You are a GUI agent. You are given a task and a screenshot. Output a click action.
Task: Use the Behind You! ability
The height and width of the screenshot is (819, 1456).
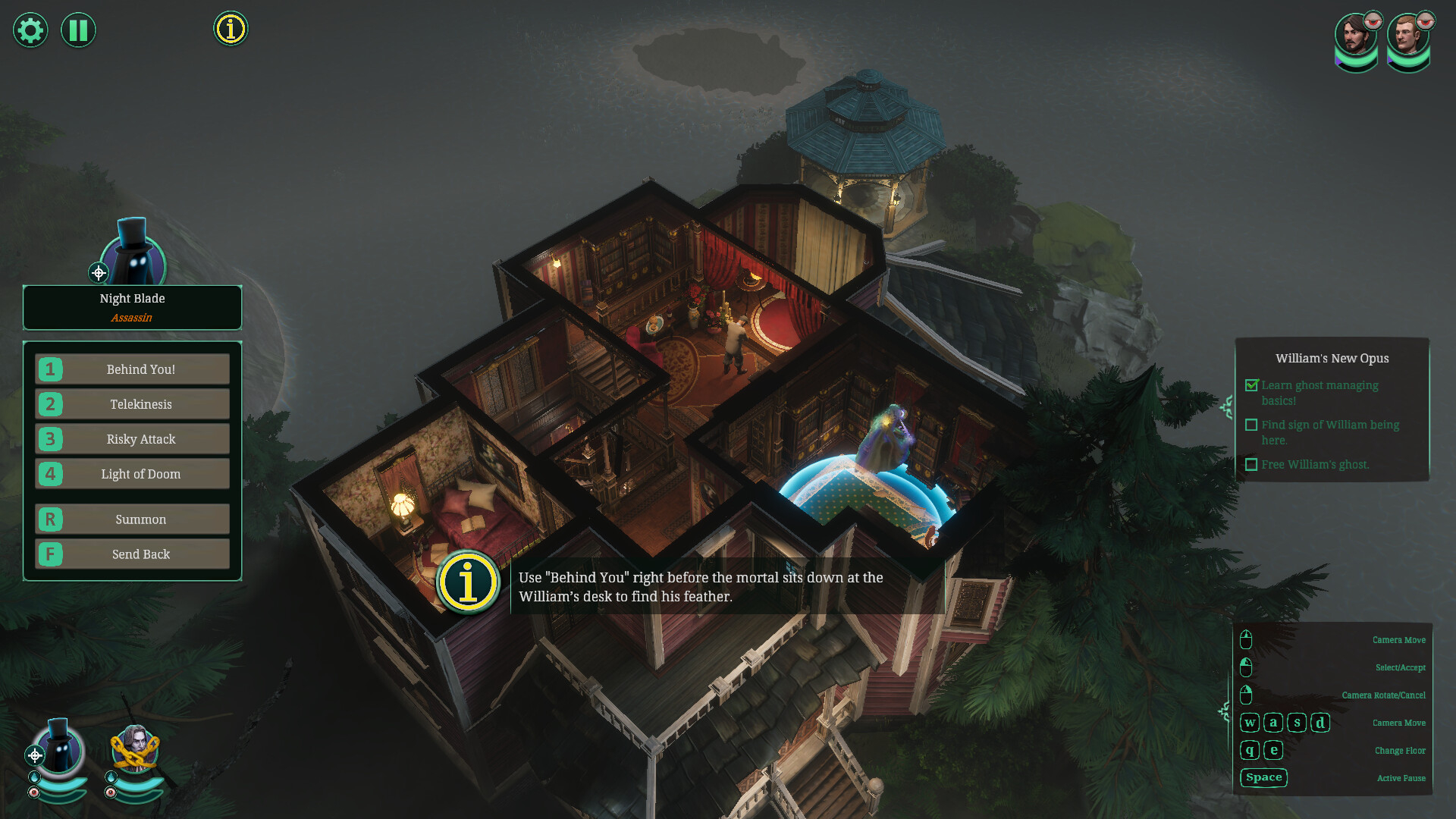(133, 369)
